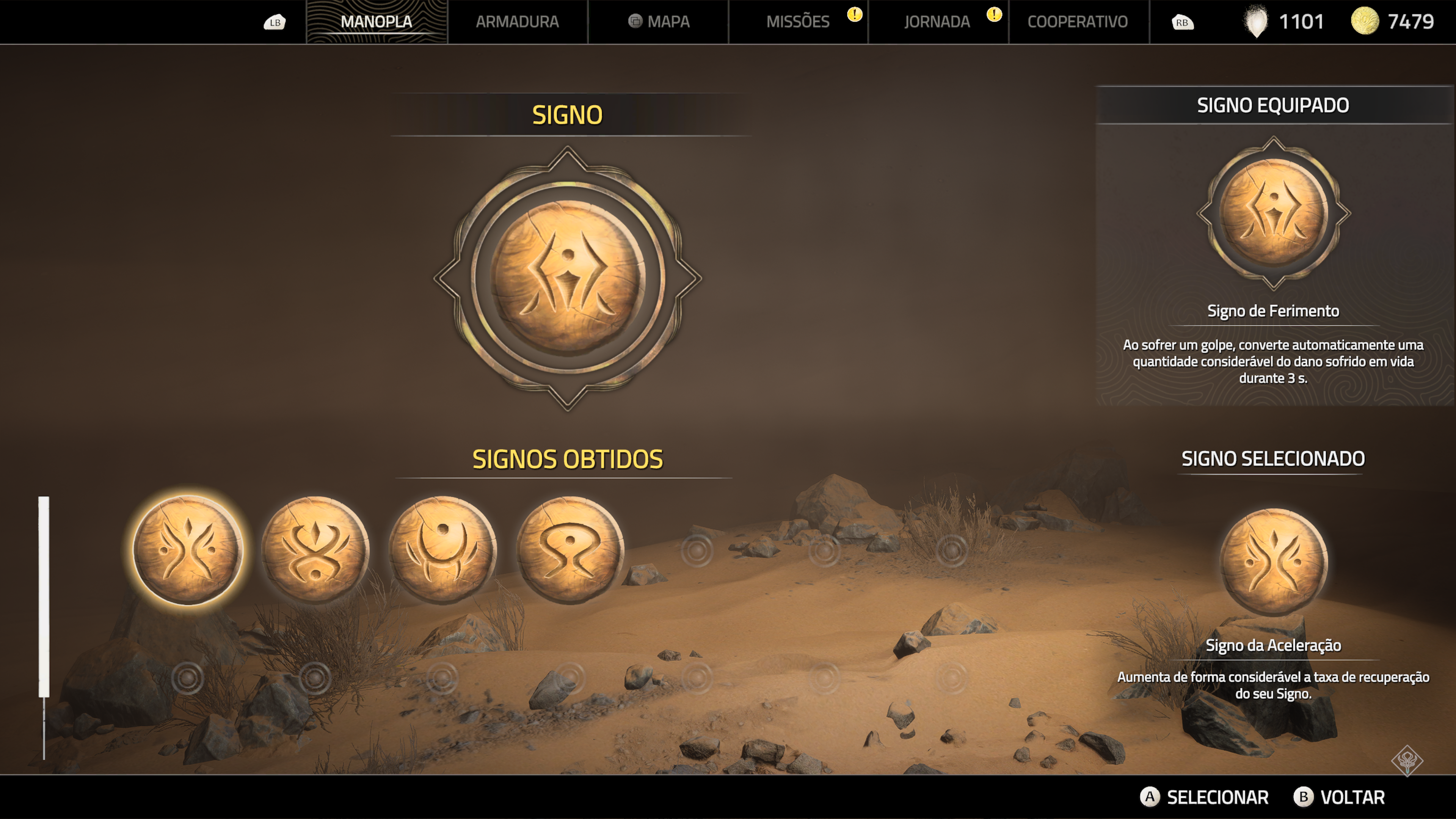Select the fourth obtained sign with looped symbol

point(570,549)
